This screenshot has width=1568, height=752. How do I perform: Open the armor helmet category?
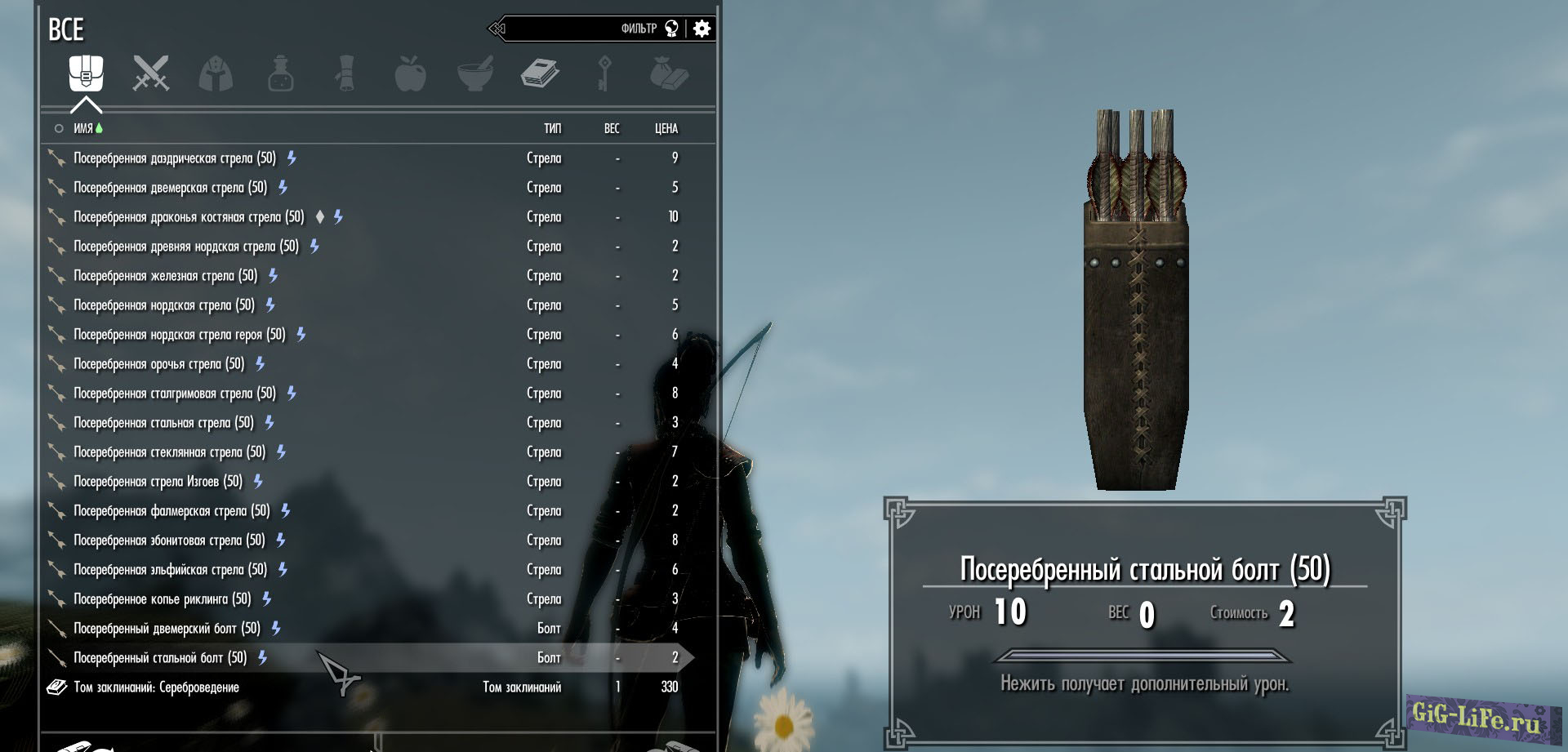(x=216, y=73)
